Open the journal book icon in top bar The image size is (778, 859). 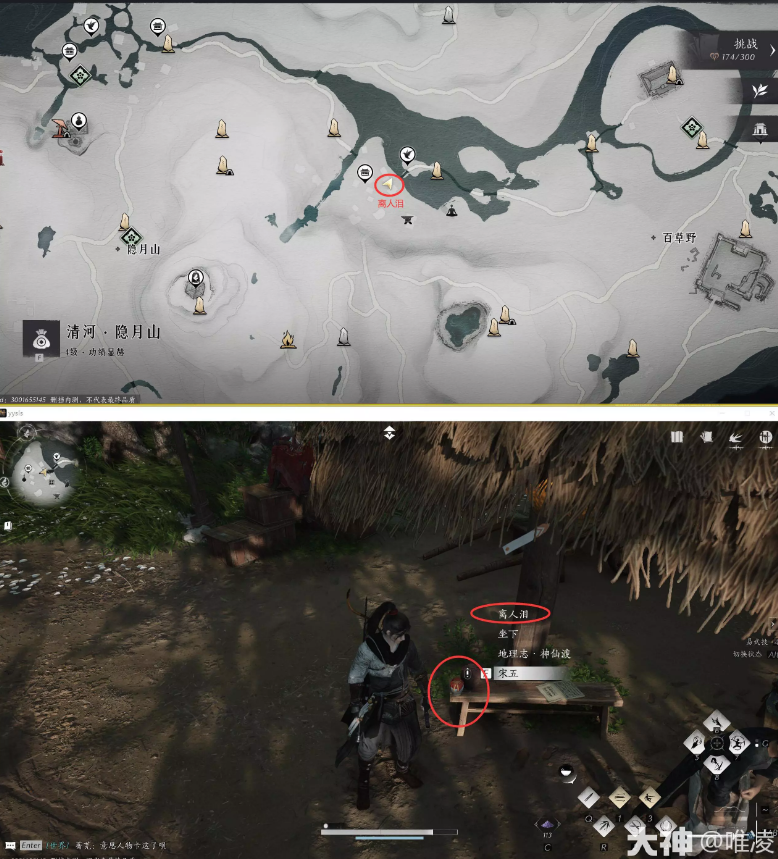[x=677, y=437]
